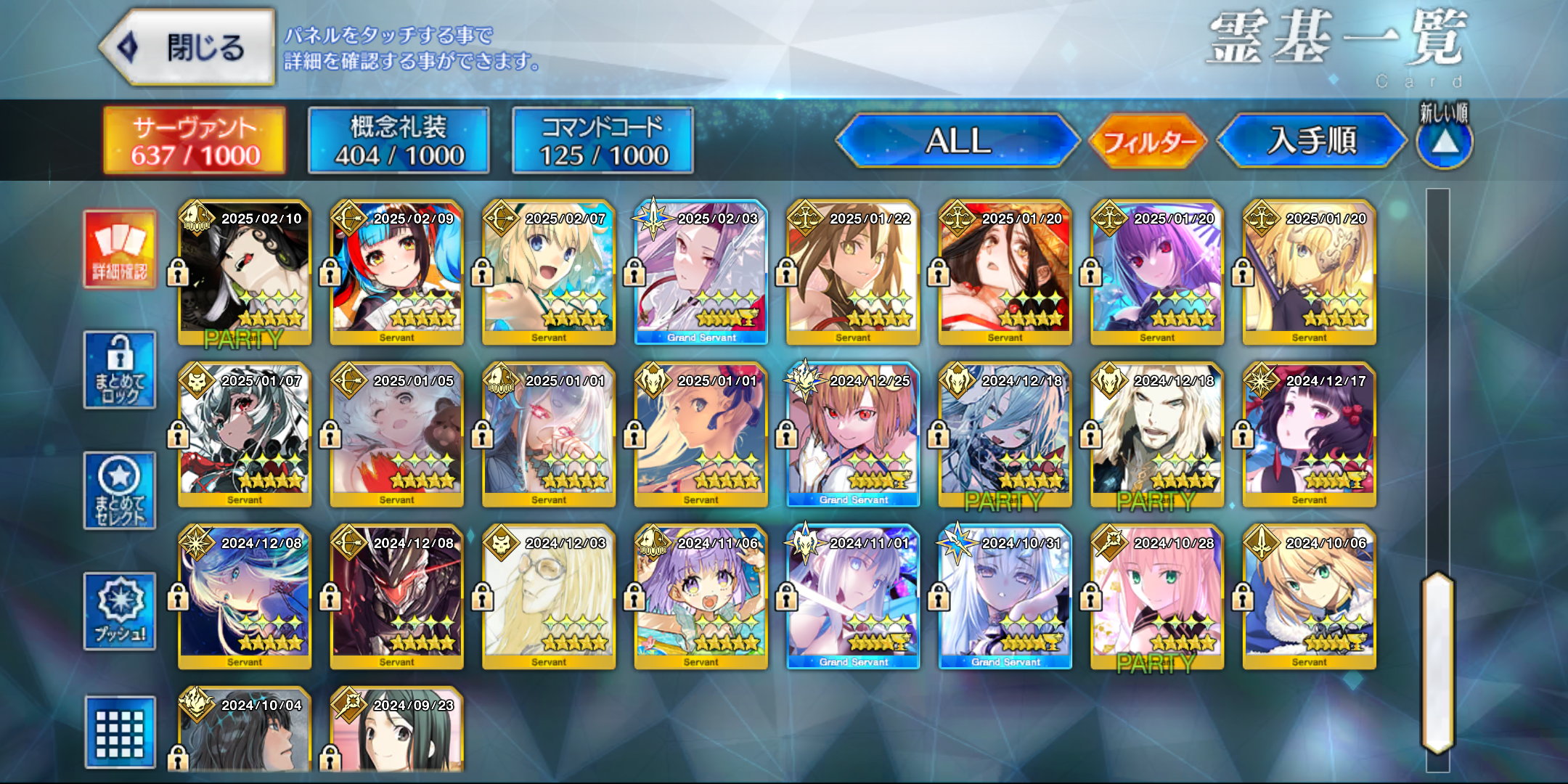The height and width of the screenshot is (784, 1568).
Task: Click the list scrollbar handle
Action: pyautogui.click(x=1437, y=662)
